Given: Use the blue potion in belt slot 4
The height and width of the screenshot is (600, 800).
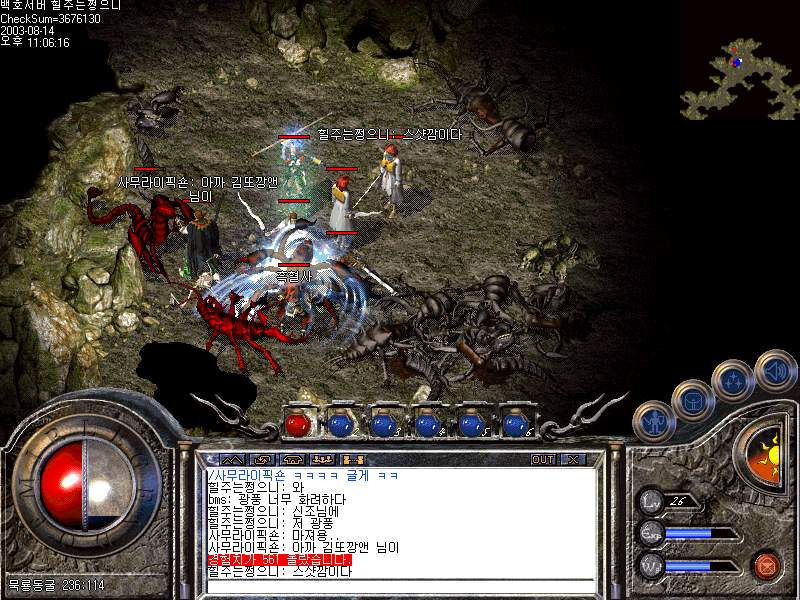Looking at the screenshot, I should point(428,424).
